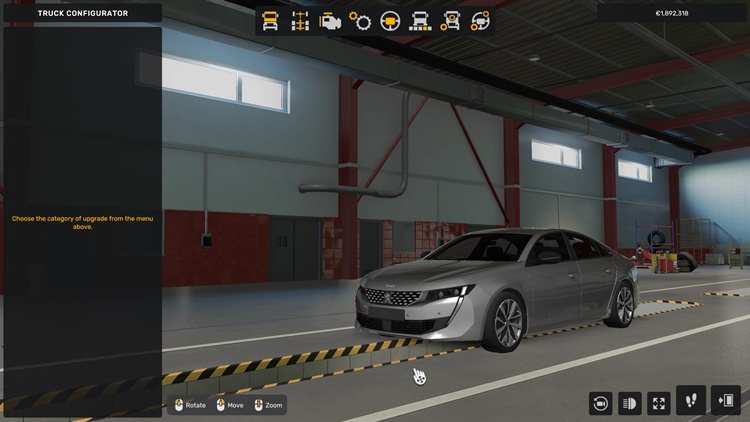This screenshot has height=422, width=750.
Task: Exit the configurator via the door icon
Action: pos(726,401)
